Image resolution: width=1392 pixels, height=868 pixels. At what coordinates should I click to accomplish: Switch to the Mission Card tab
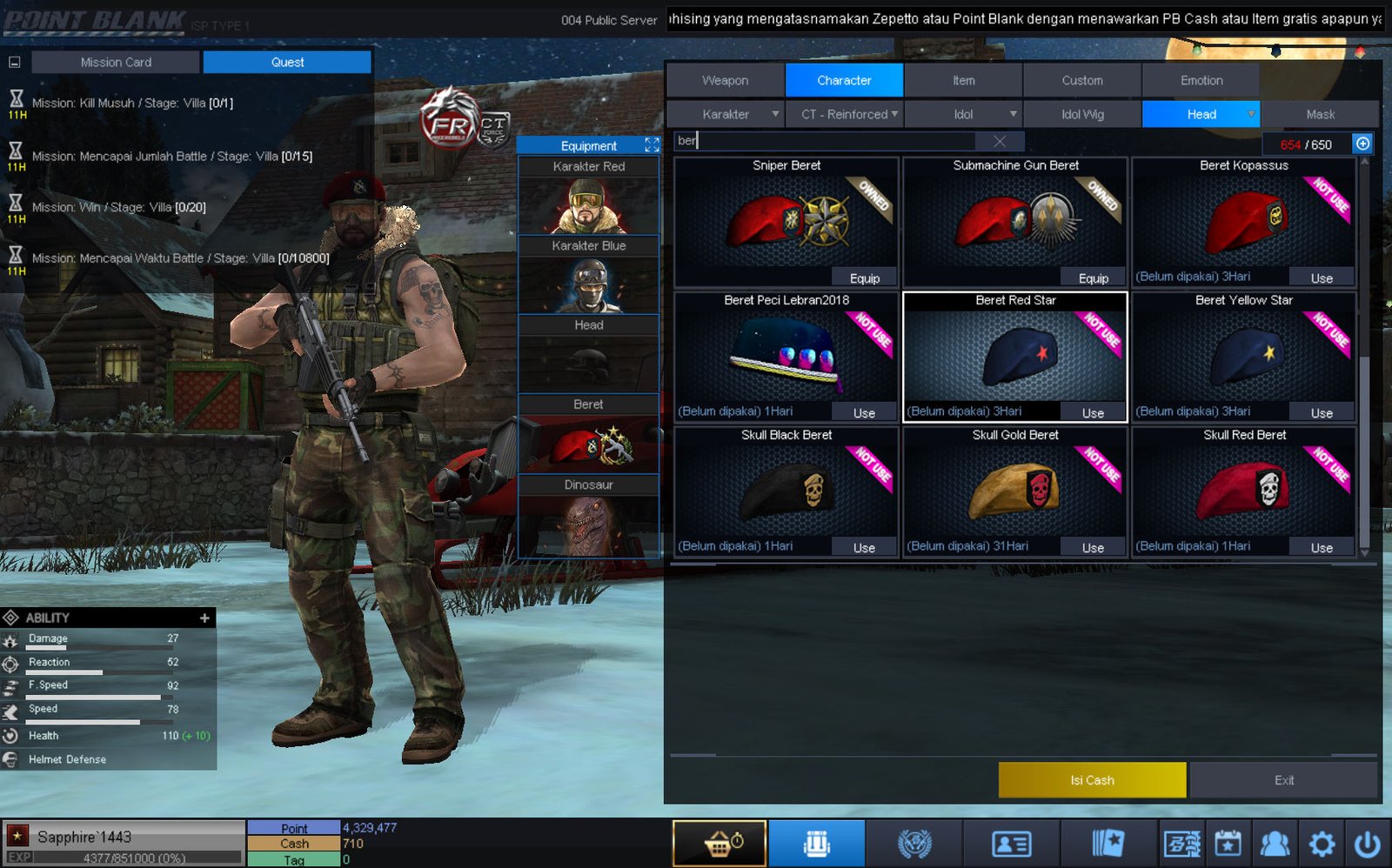click(x=116, y=63)
